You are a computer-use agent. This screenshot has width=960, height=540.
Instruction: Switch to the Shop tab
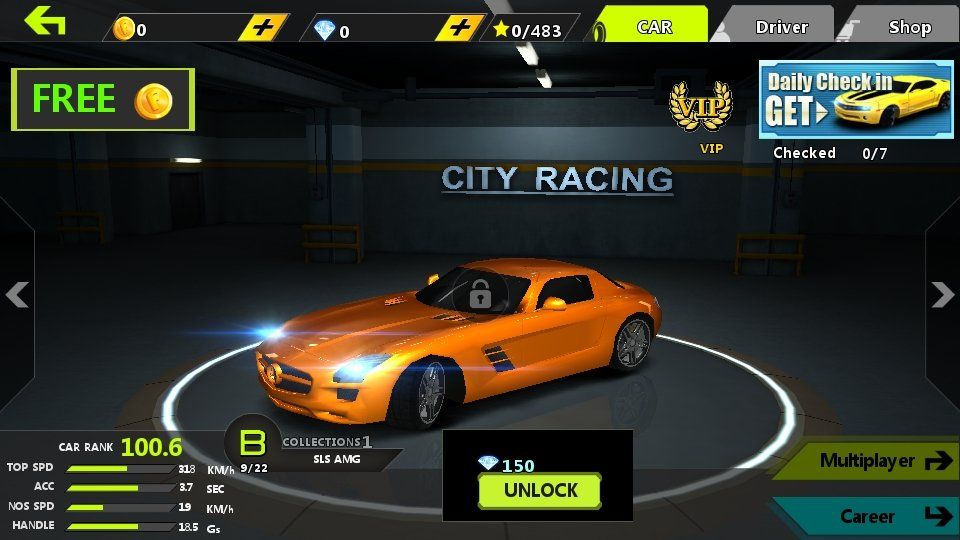(x=908, y=26)
